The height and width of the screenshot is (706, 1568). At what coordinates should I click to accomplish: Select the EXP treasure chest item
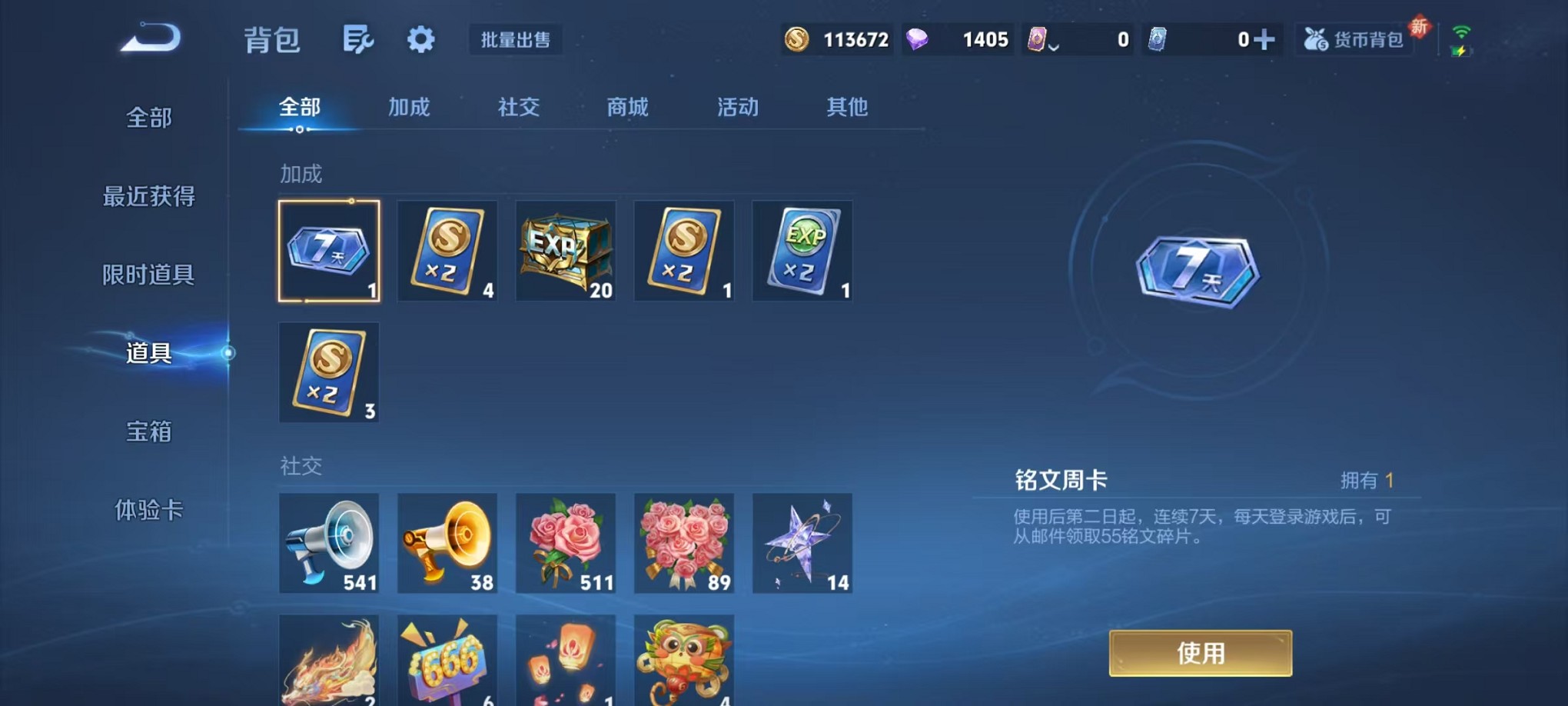tap(566, 251)
